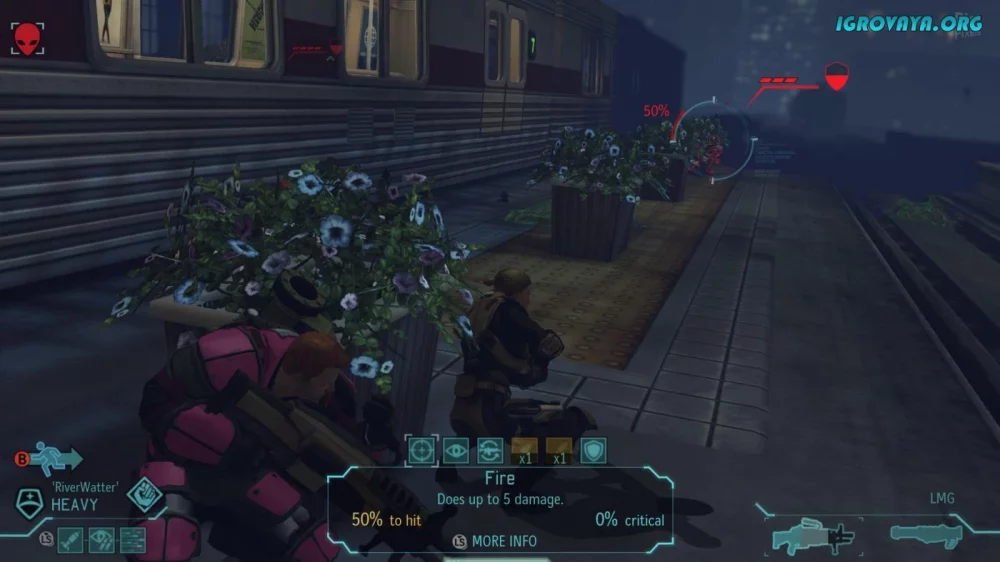The height and width of the screenshot is (562, 1000).
Task: Select the Fire crosshair ability
Action: click(x=421, y=450)
